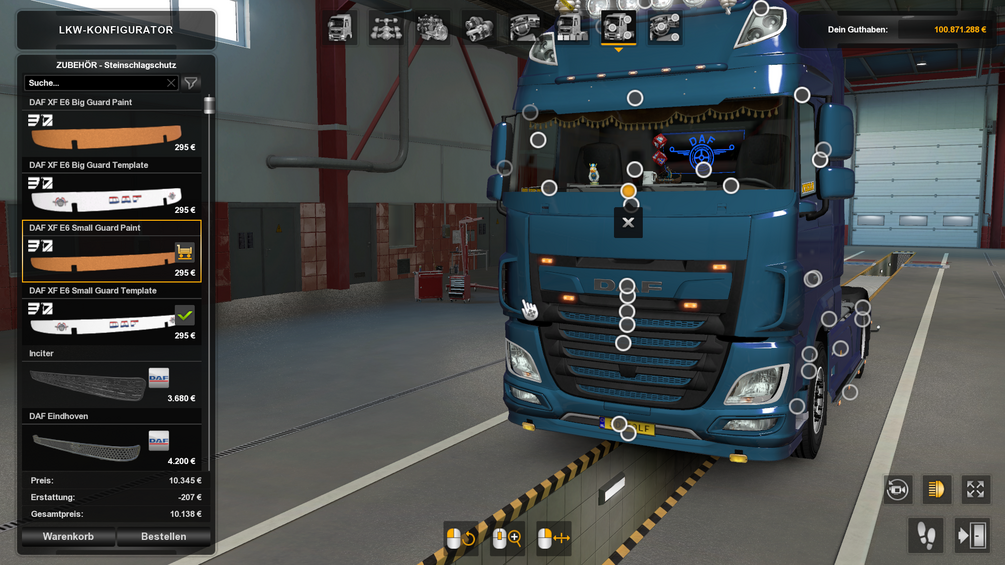Image resolution: width=1005 pixels, height=565 pixels.
Task: Close the selected accessory slot marker
Action: tap(628, 222)
